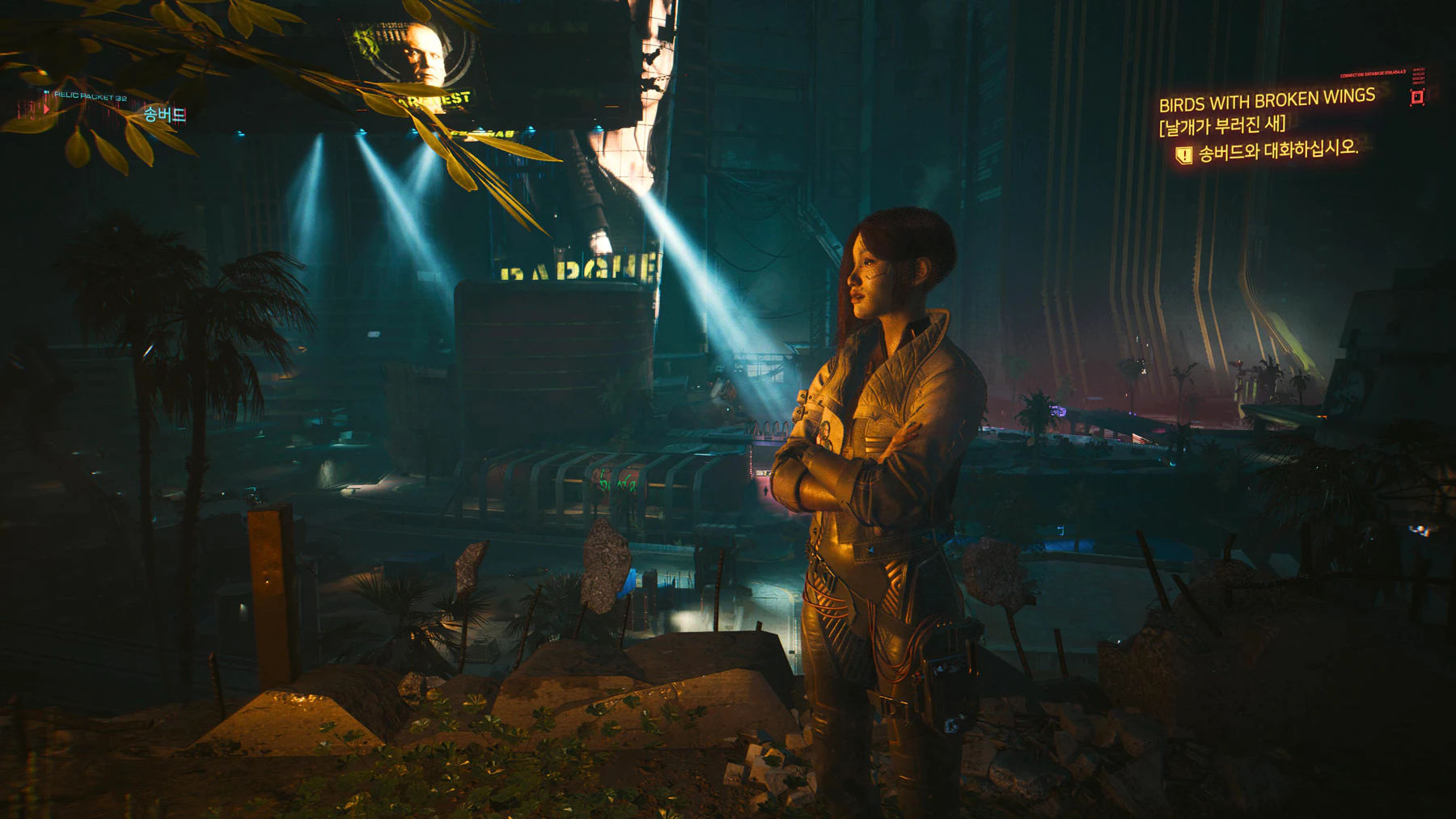Select the cyan Songbird speaker name
Screen dimensions: 1456x819
pyautogui.click(x=165, y=115)
